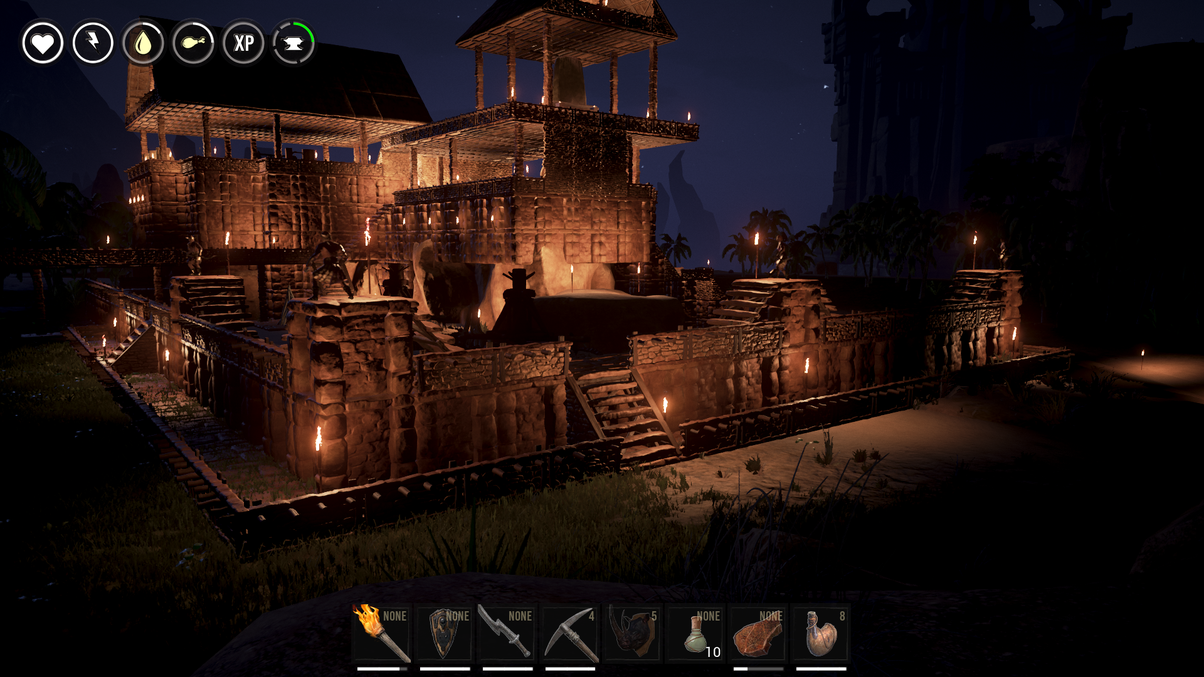Pick the mounted rhino head trophy slot
The width and height of the screenshot is (1204, 677).
(633, 634)
